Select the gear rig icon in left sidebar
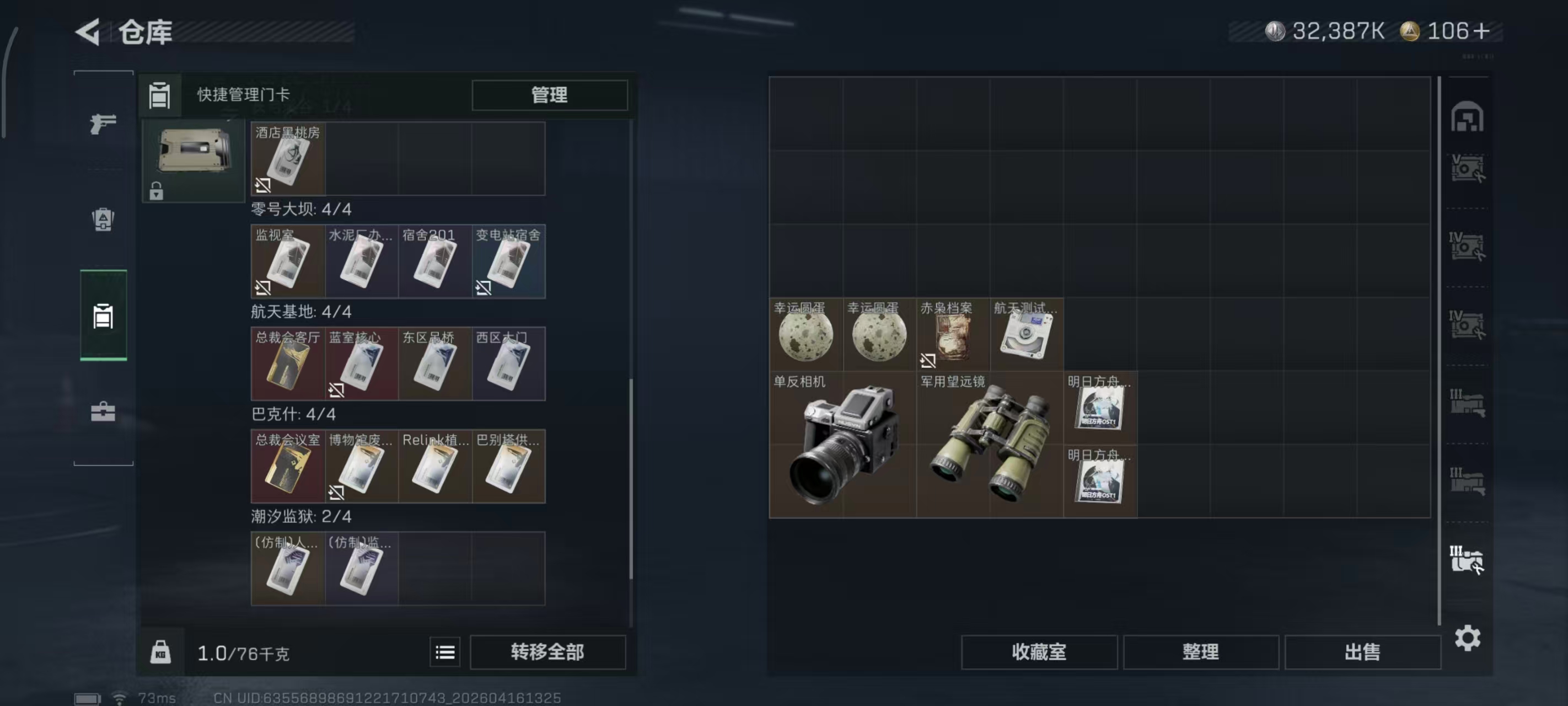 (102, 221)
